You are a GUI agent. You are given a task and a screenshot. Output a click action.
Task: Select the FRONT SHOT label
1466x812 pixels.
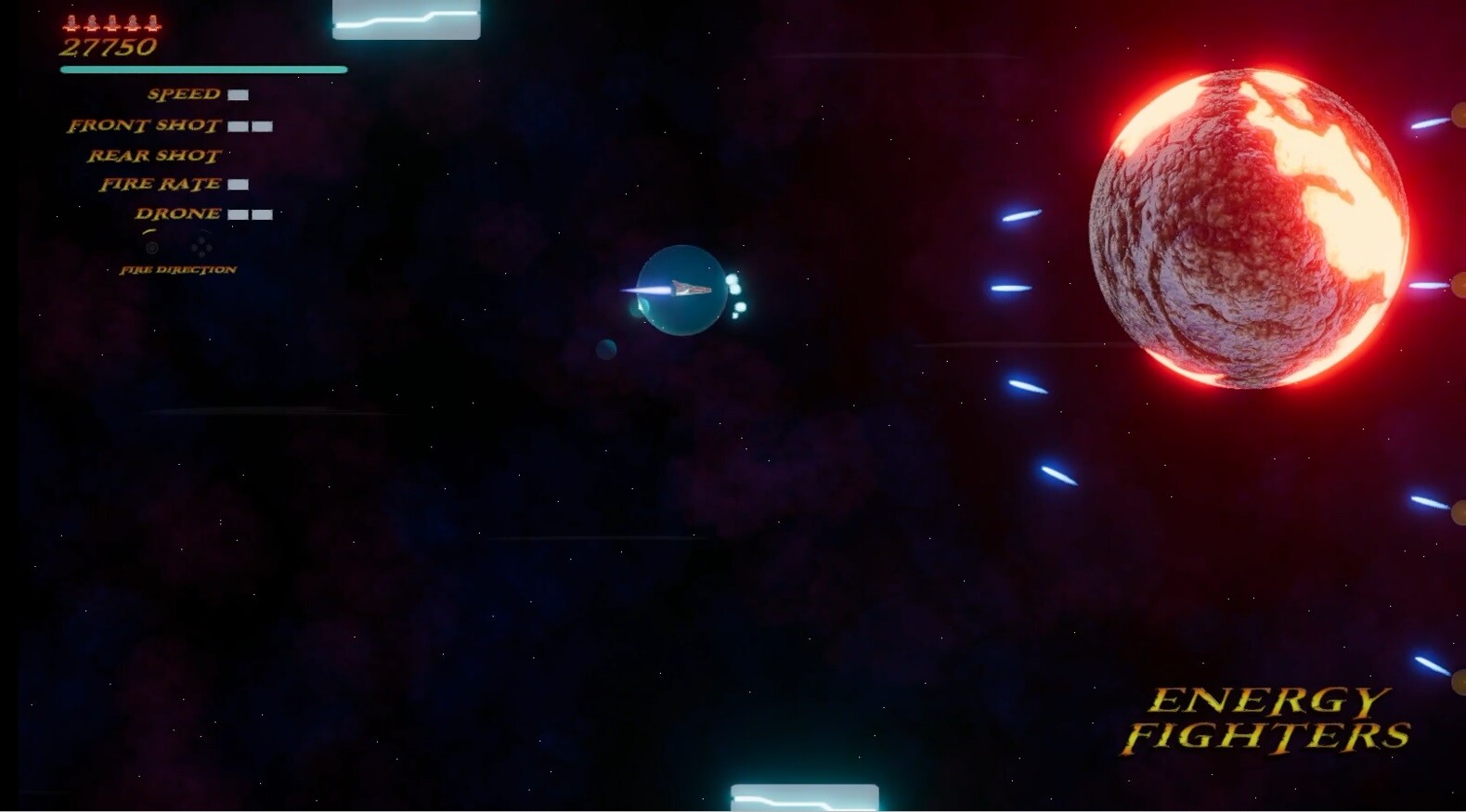pos(144,124)
